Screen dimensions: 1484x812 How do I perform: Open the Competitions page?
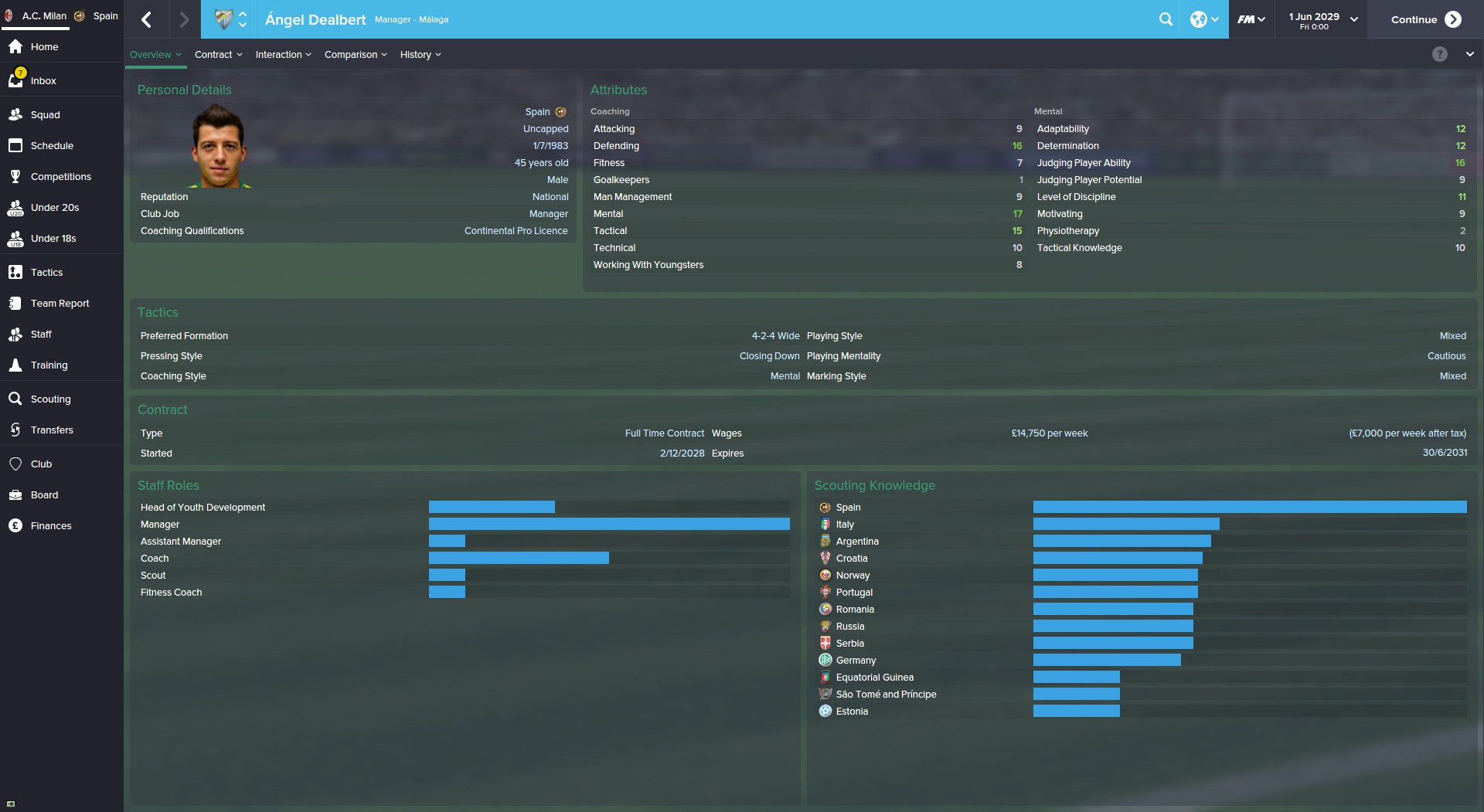click(x=60, y=176)
